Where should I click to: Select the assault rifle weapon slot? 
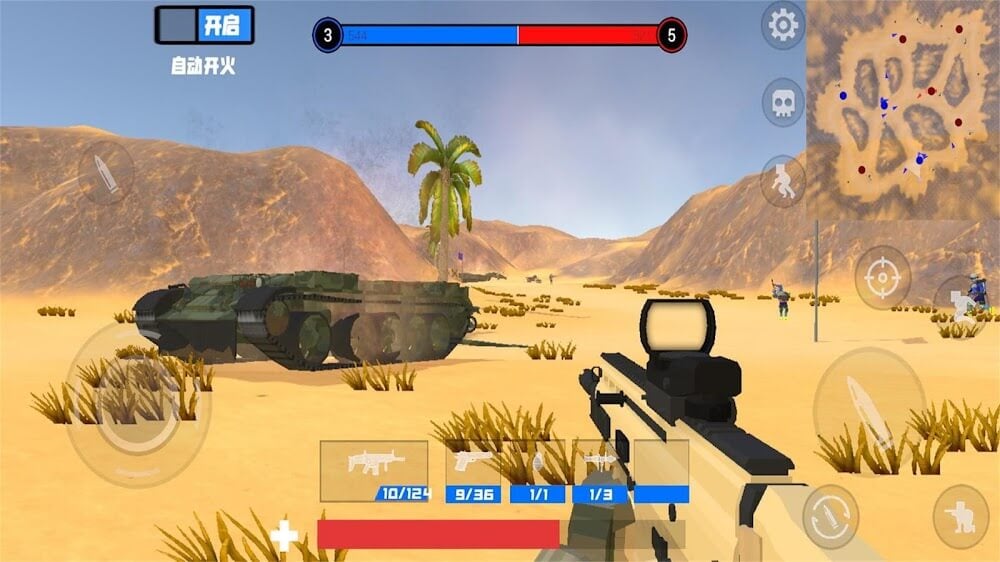[374, 470]
